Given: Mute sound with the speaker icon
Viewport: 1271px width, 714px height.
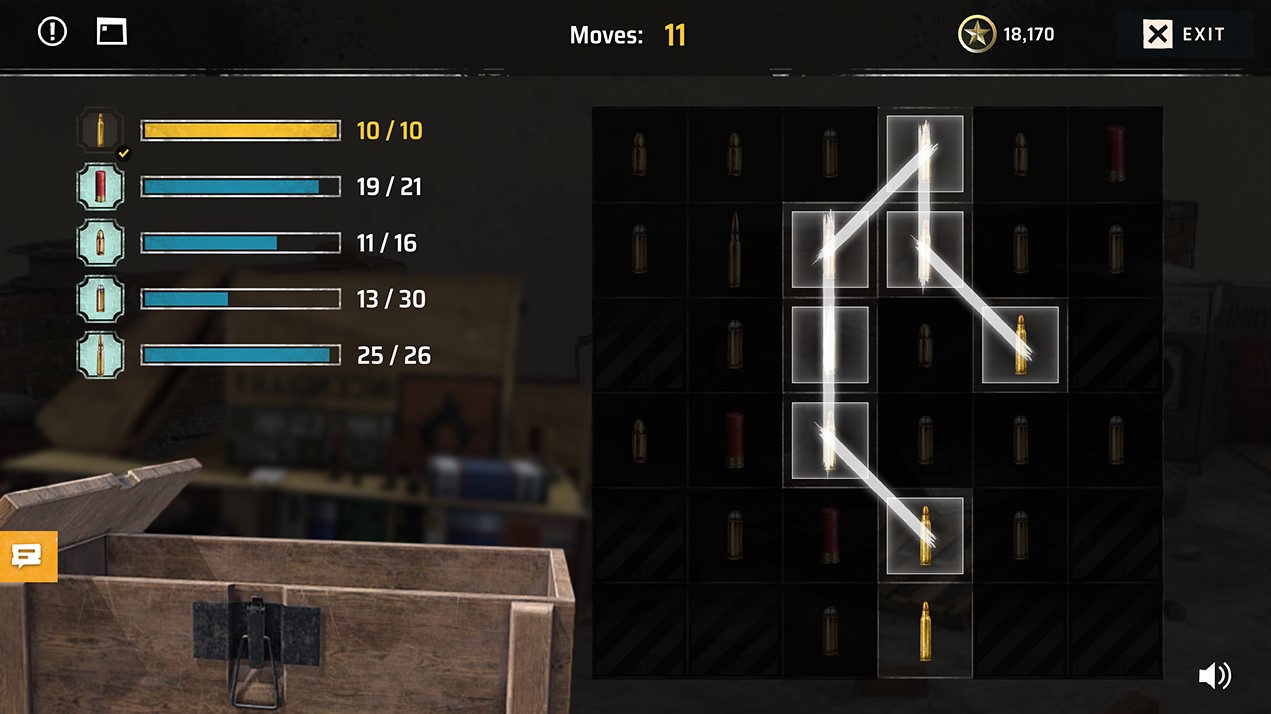Looking at the screenshot, I should (1214, 676).
